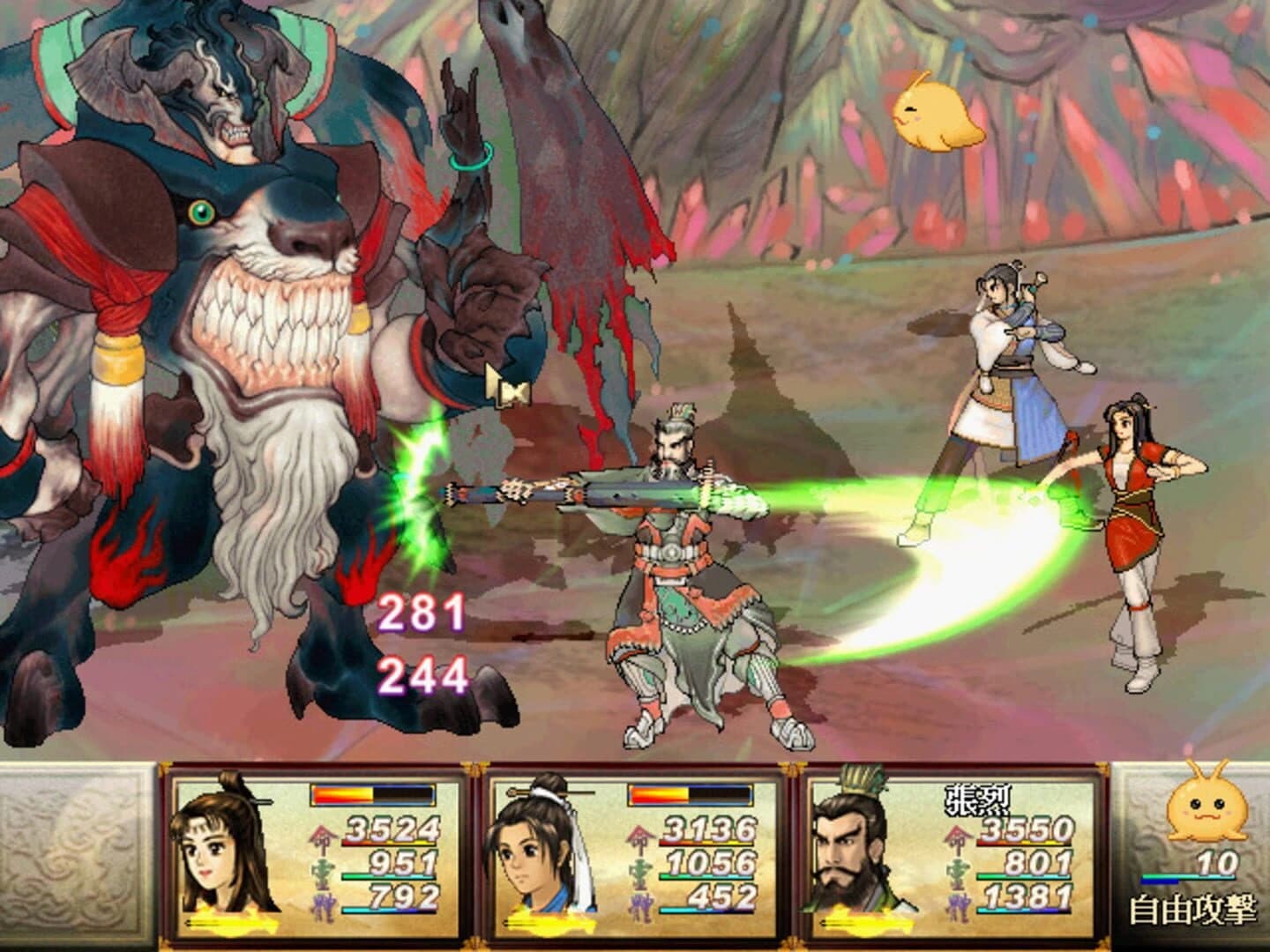Click the floating yellow slime enemy above battlefield
The width and height of the screenshot is (1270, 952).
pyautogui.click(x=938, y=113)
